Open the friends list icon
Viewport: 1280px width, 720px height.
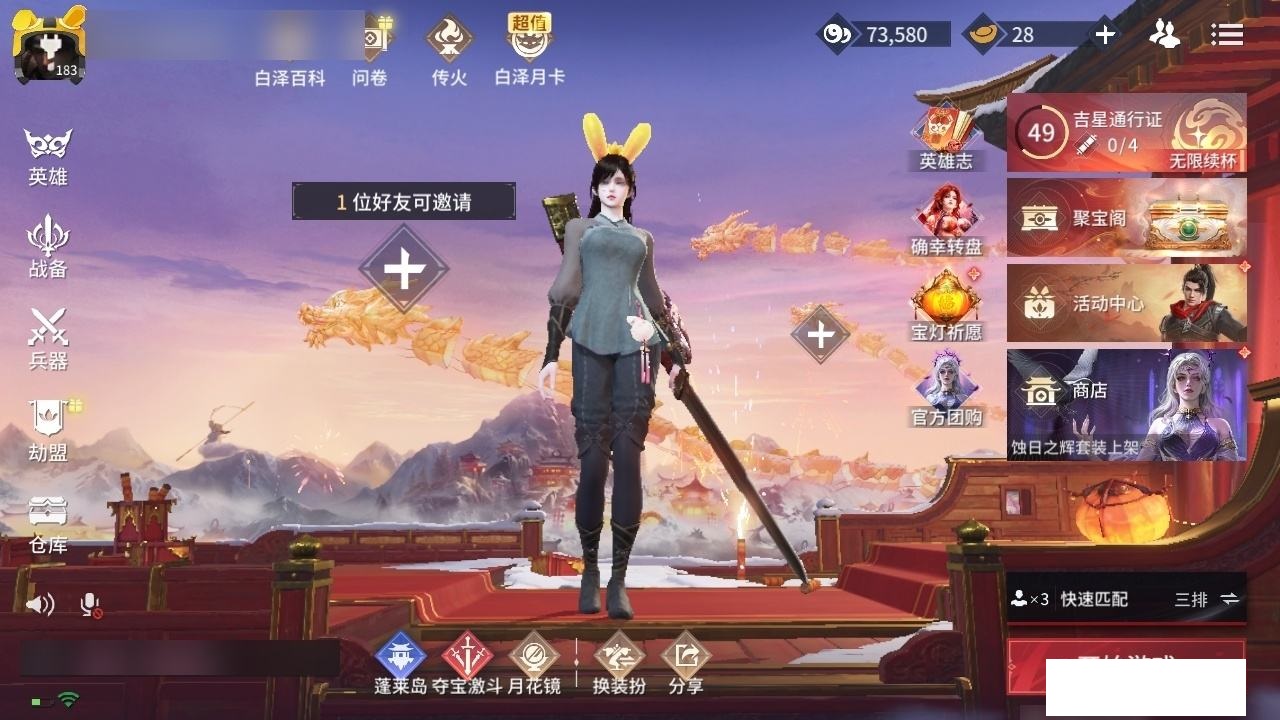[1164, 35]
